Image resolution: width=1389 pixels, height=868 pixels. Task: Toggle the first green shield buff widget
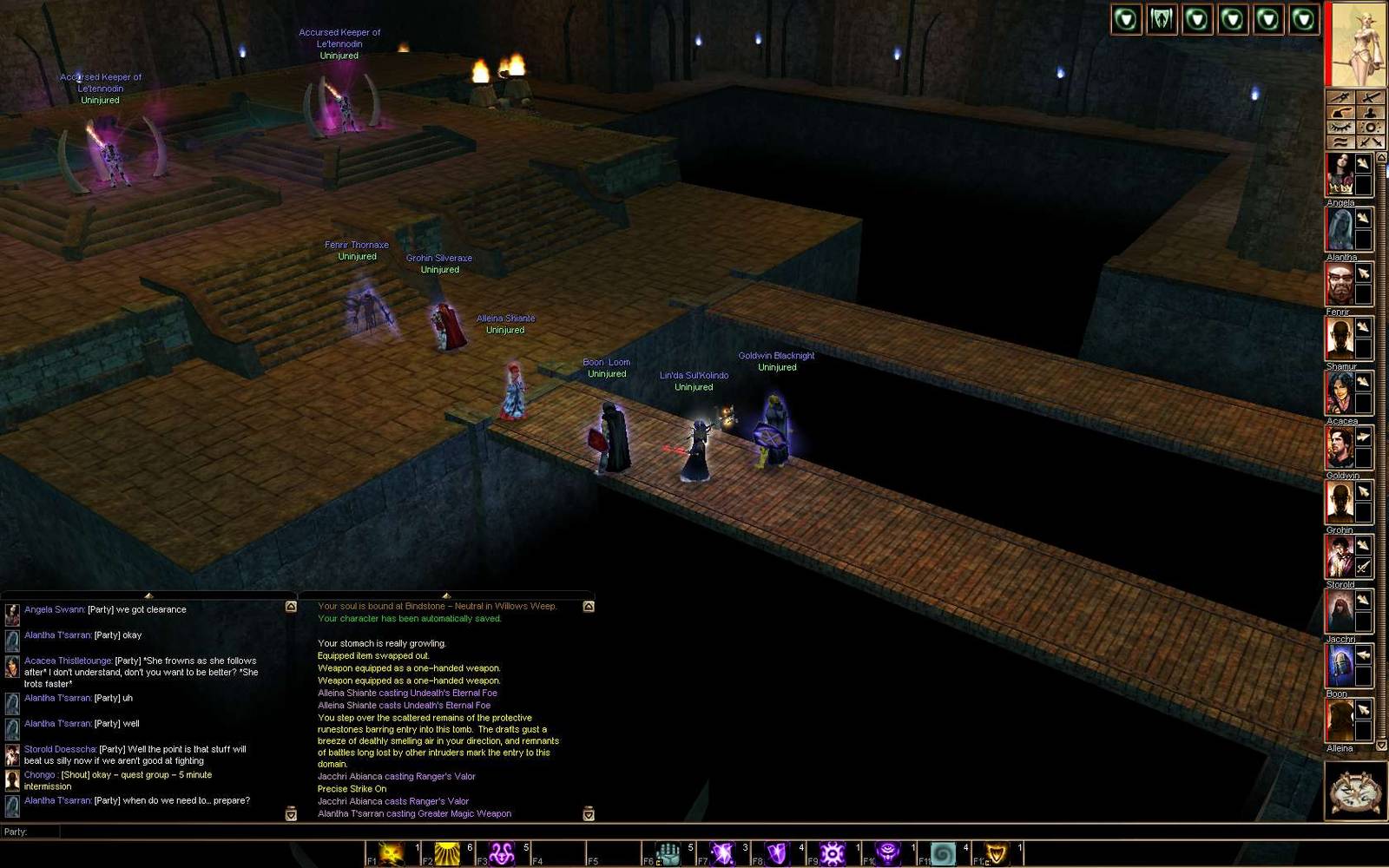coord(1127,20)
